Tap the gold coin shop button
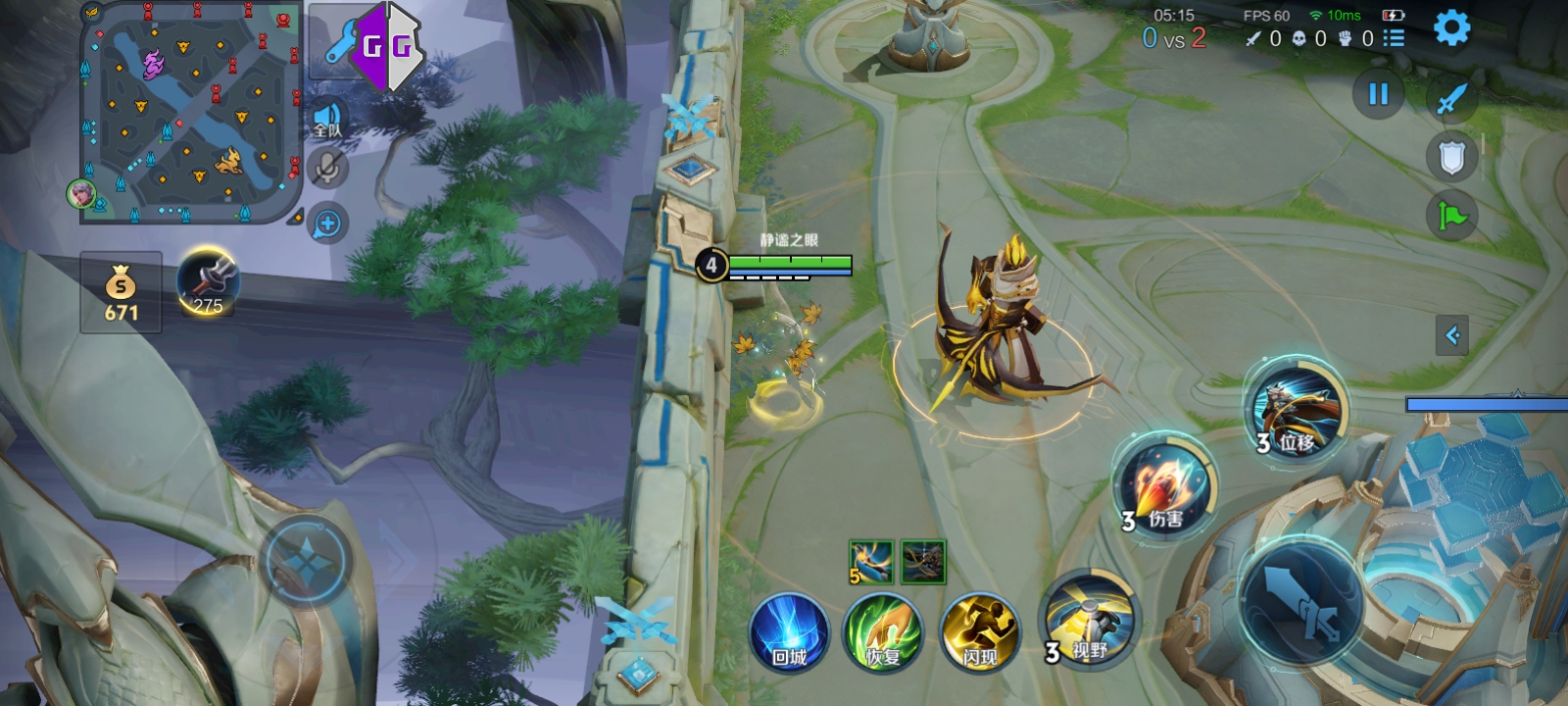 (121, 292)
